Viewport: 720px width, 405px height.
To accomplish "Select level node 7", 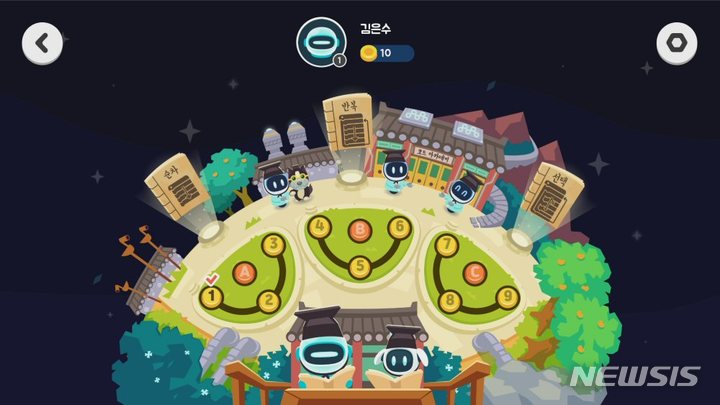I will (x=447, y=244).
